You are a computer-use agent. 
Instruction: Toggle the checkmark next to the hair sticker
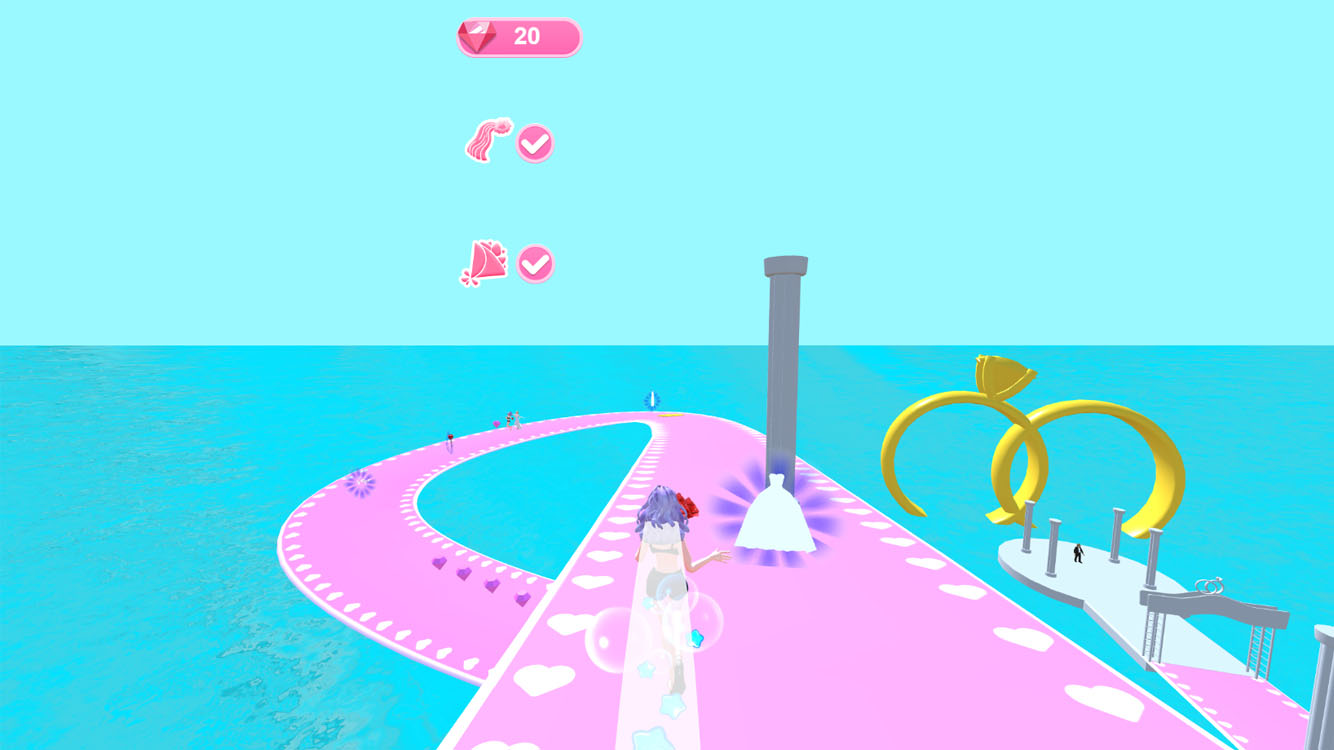(x=535, y=141)
